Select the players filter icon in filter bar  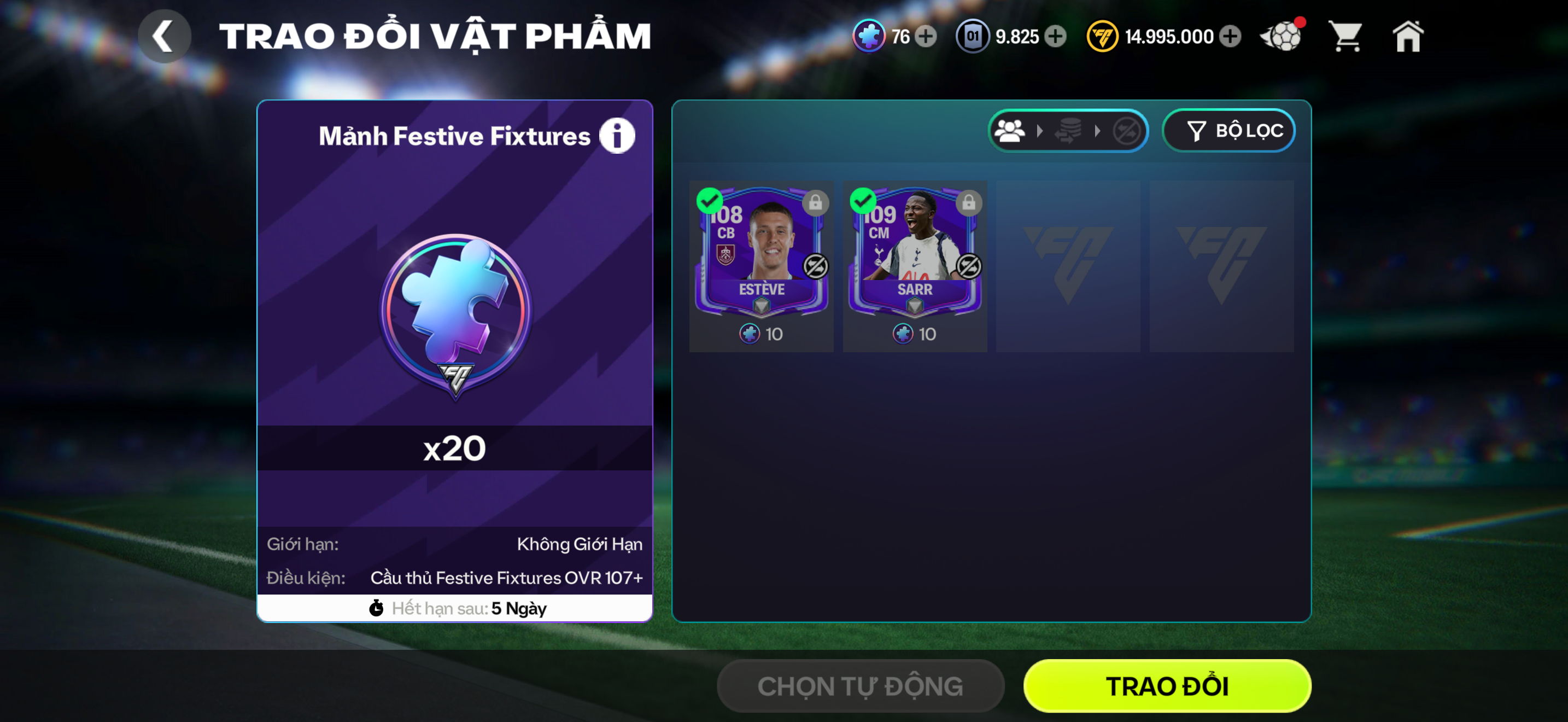(1010, 130)
